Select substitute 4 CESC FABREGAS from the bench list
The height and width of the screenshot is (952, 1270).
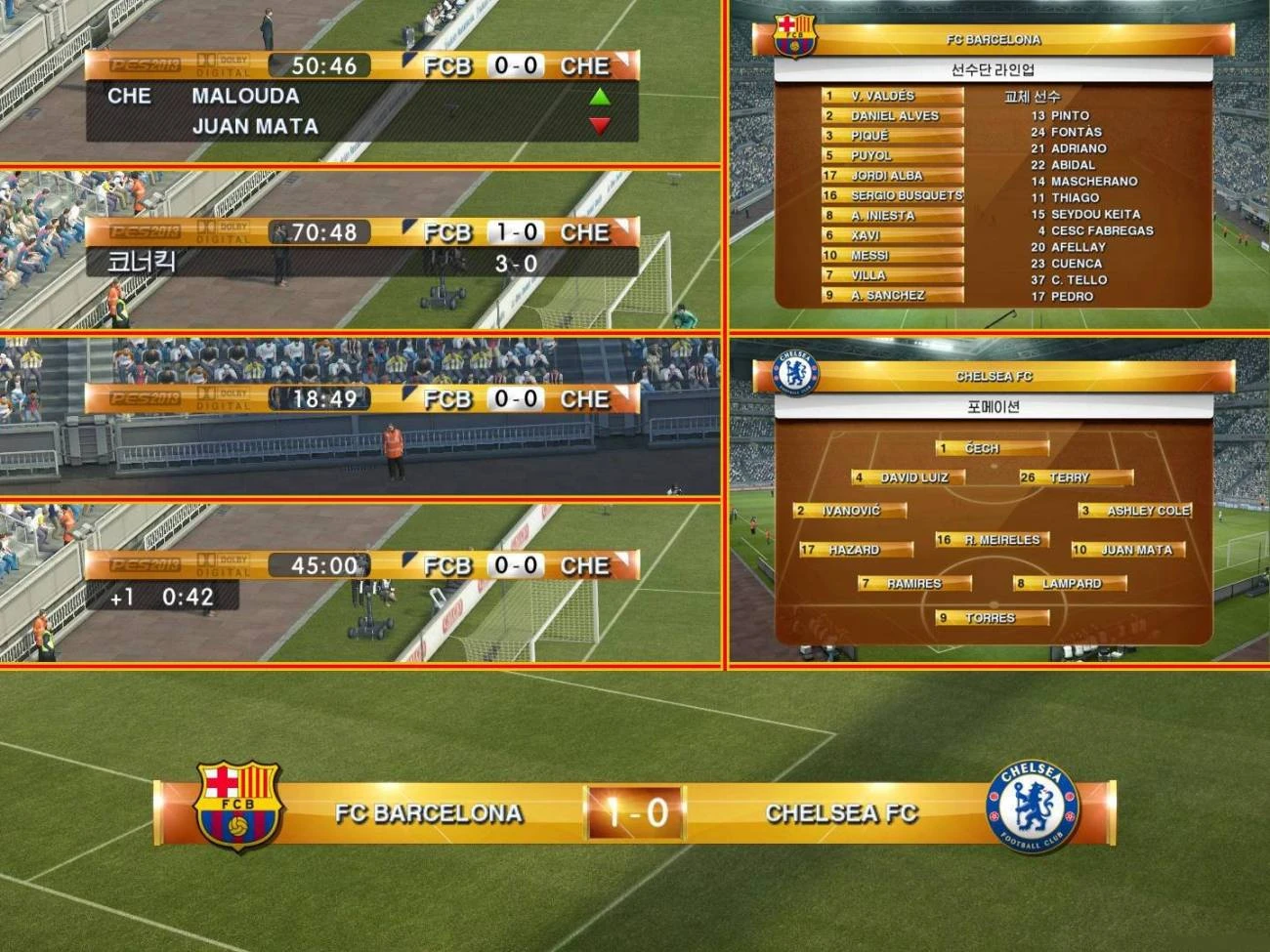coord(1097,230)
